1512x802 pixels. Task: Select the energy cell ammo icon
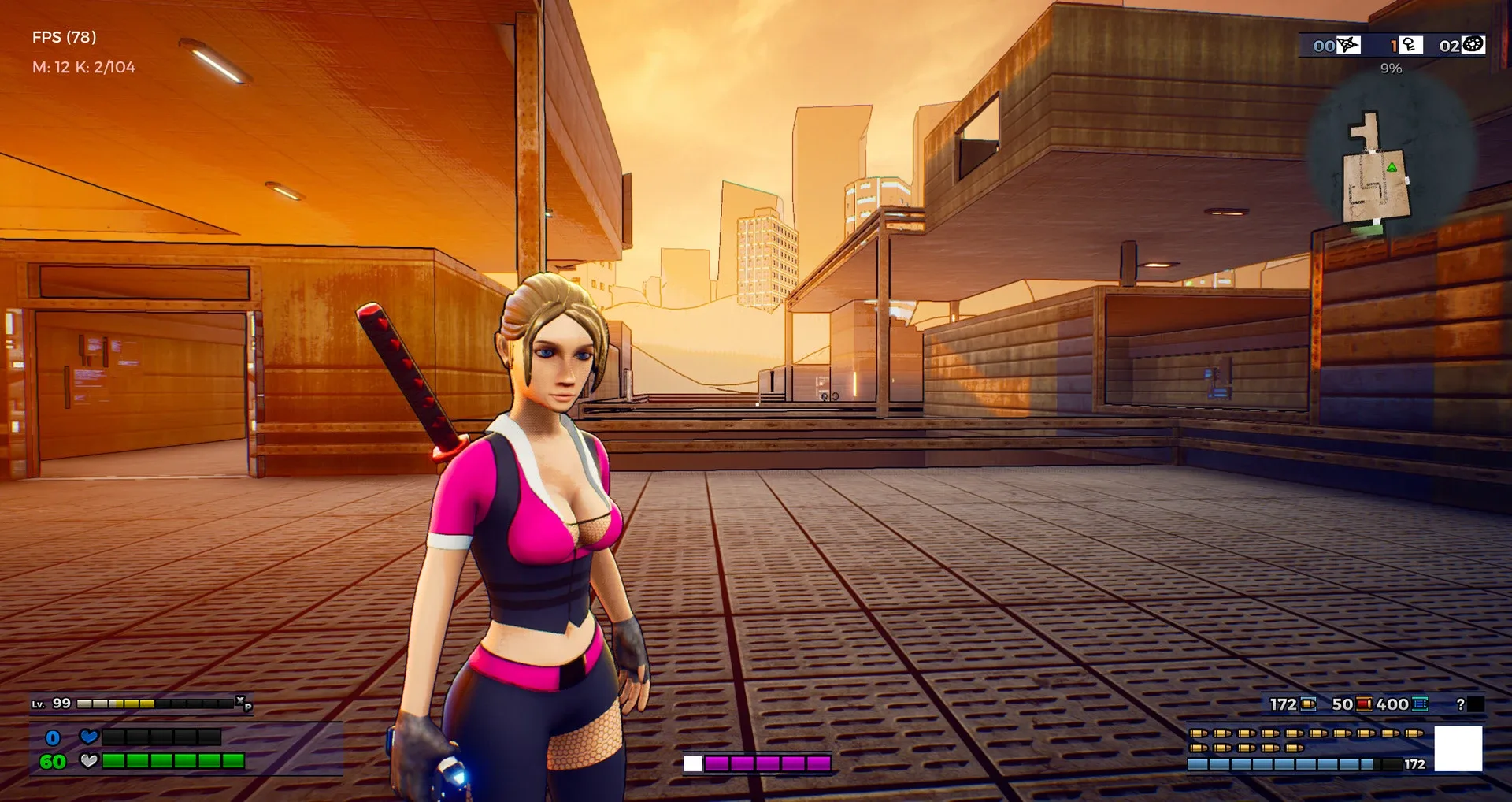(1419, 705)
